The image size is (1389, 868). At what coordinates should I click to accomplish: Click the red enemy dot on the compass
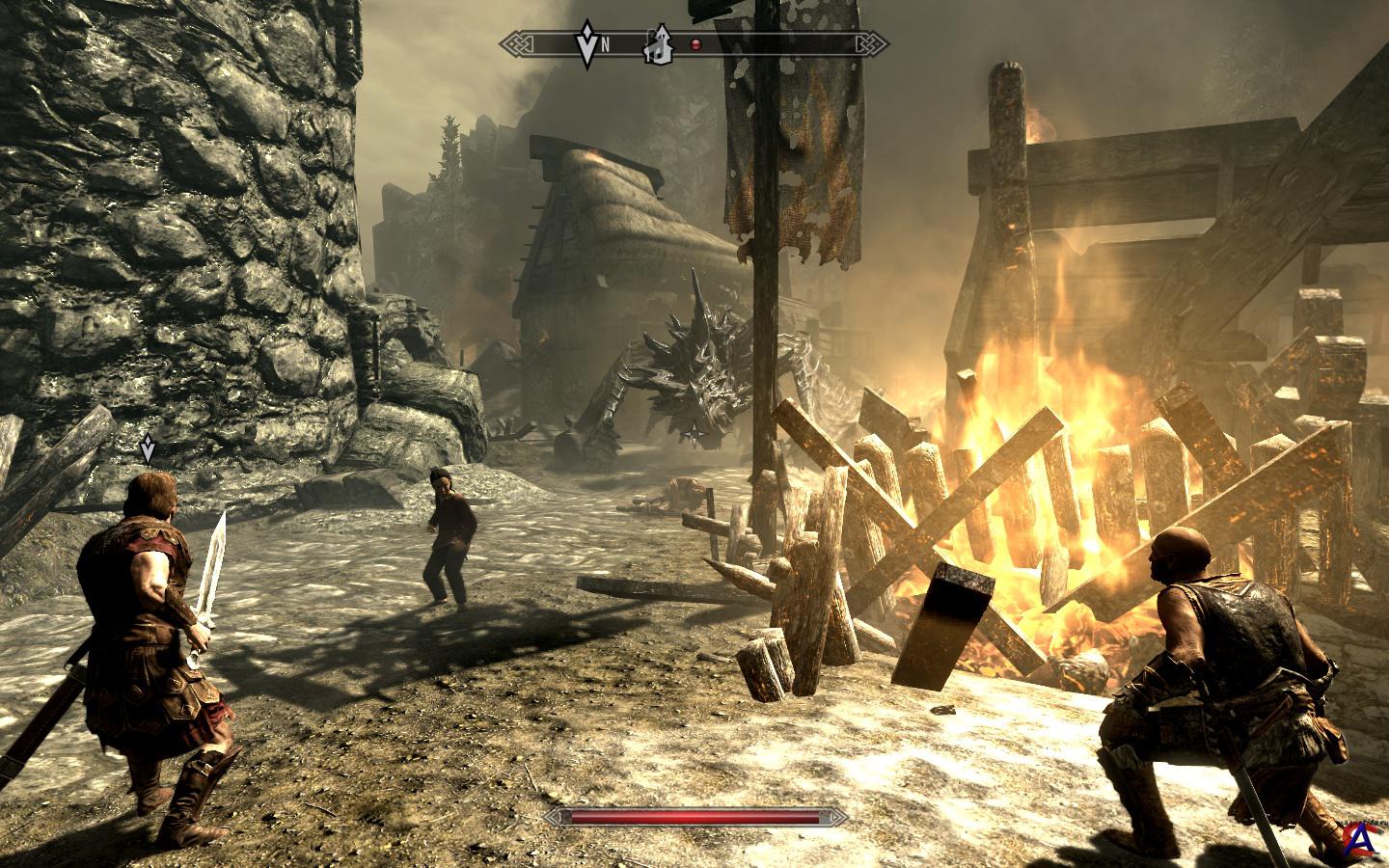694,43
